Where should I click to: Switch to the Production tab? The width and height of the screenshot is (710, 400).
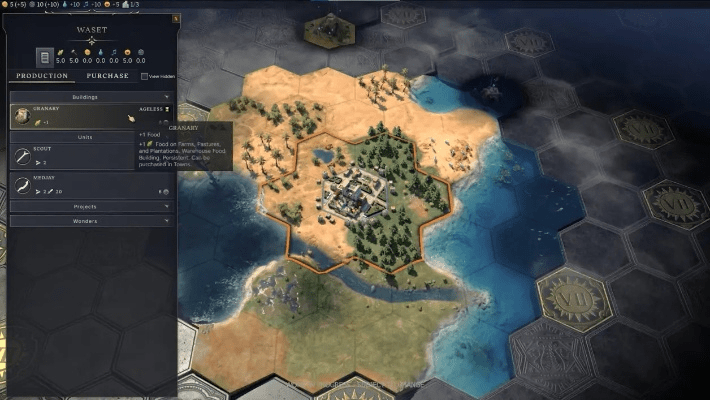[x=42, y=76]
